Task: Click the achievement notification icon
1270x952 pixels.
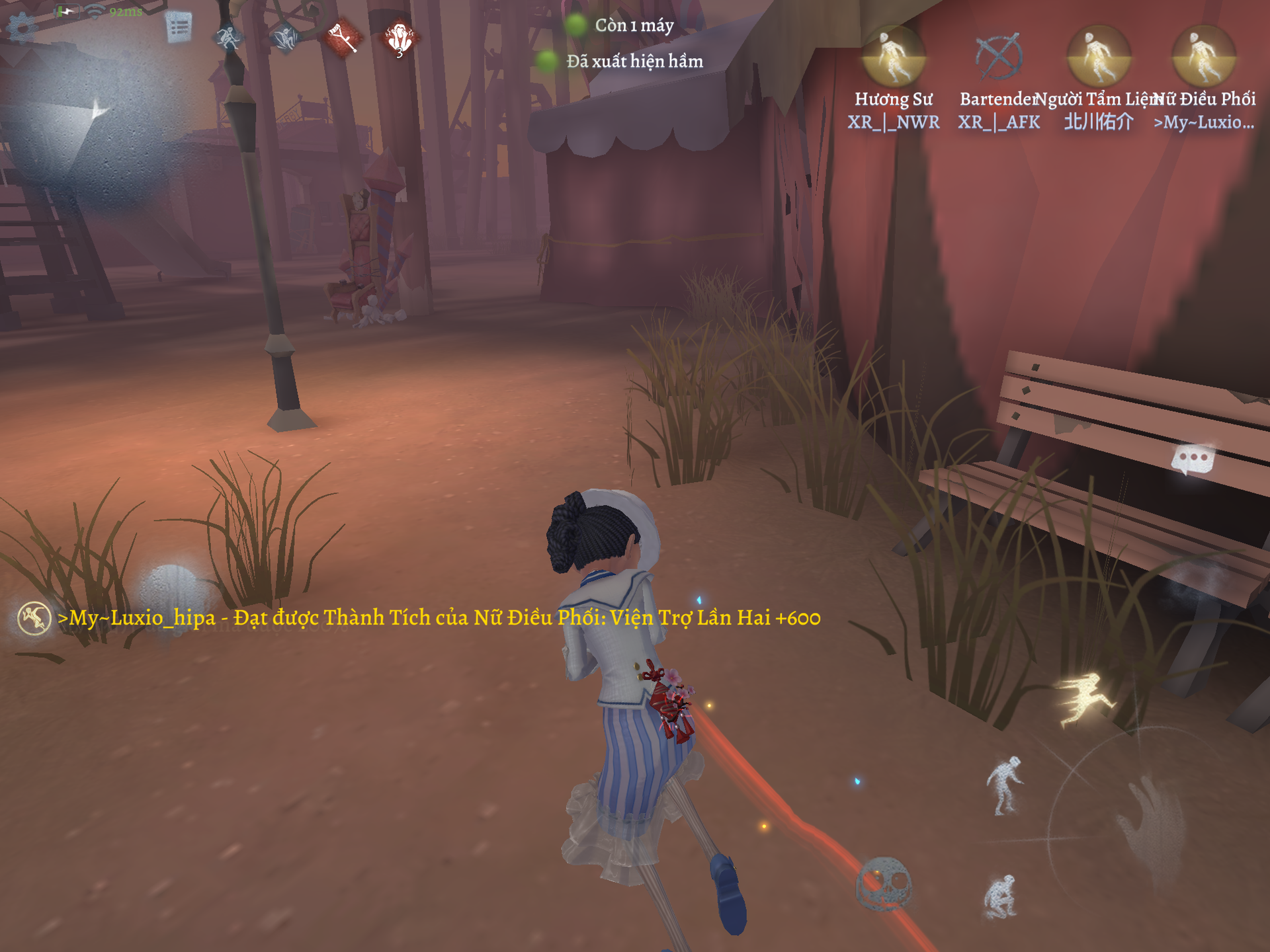Action: 34,619
